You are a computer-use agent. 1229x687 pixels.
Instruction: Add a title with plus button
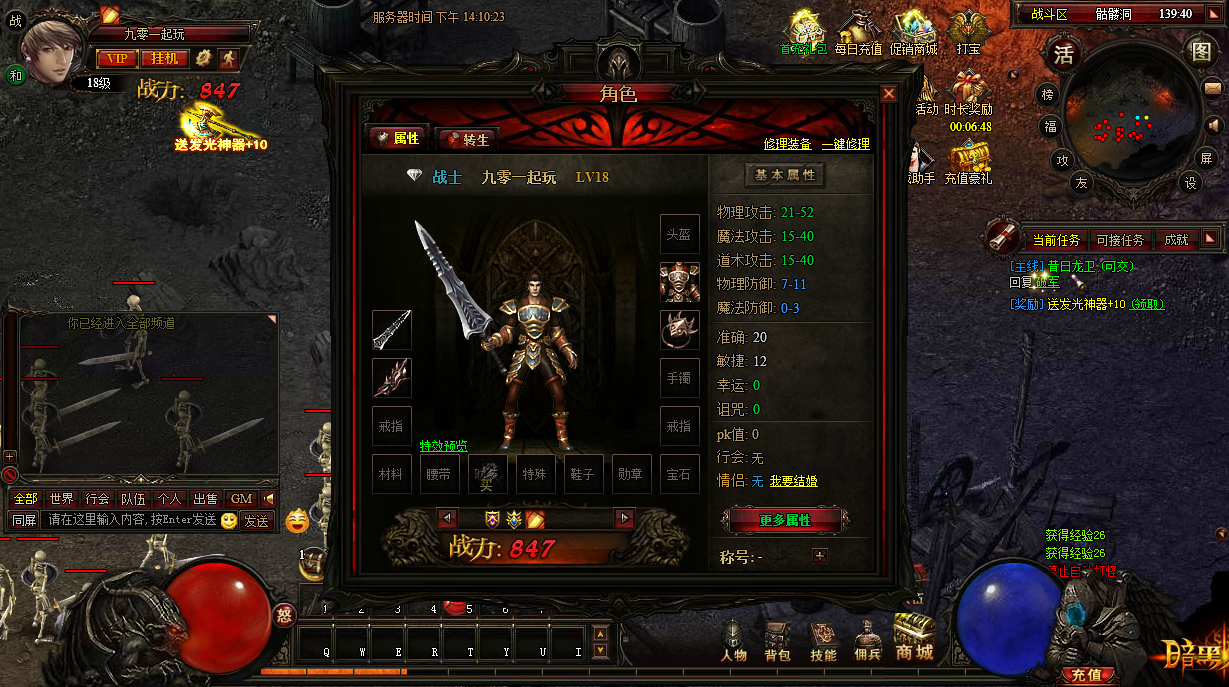(820, 556)
